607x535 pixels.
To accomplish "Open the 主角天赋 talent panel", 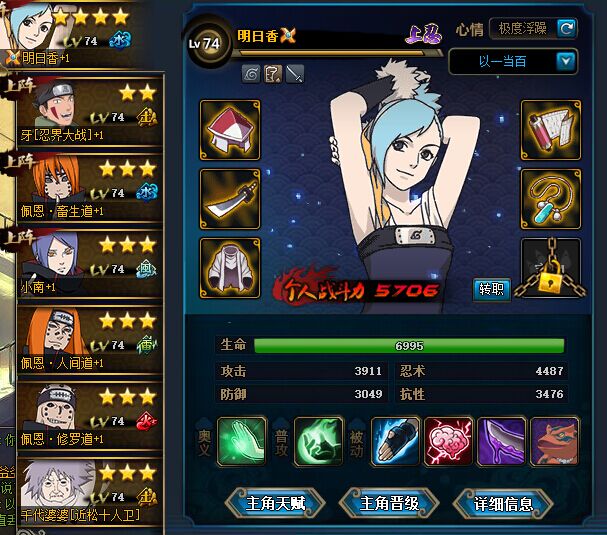I will click(x=269, y=503).
